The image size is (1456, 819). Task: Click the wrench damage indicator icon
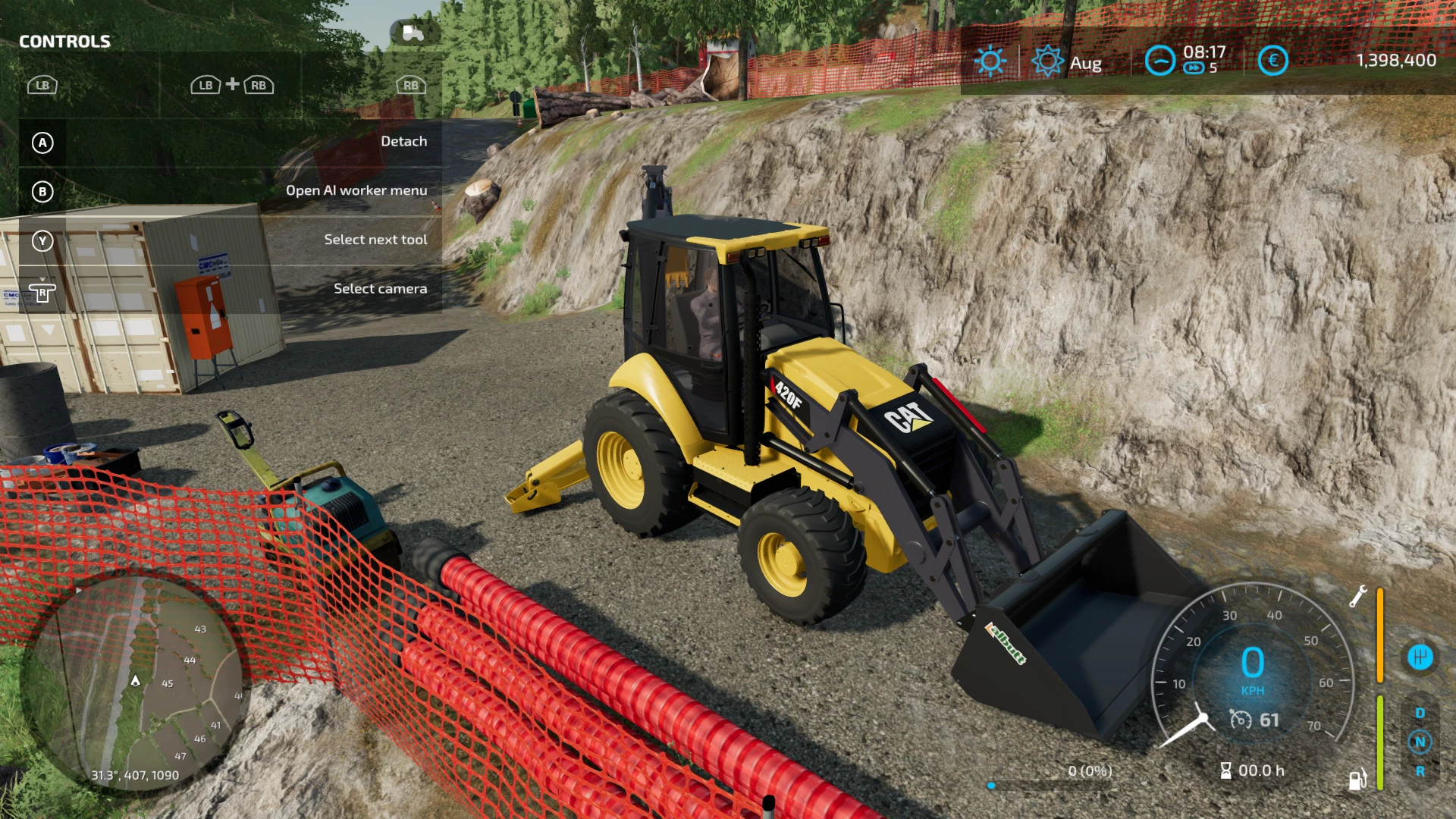[x=1357, y=597]
